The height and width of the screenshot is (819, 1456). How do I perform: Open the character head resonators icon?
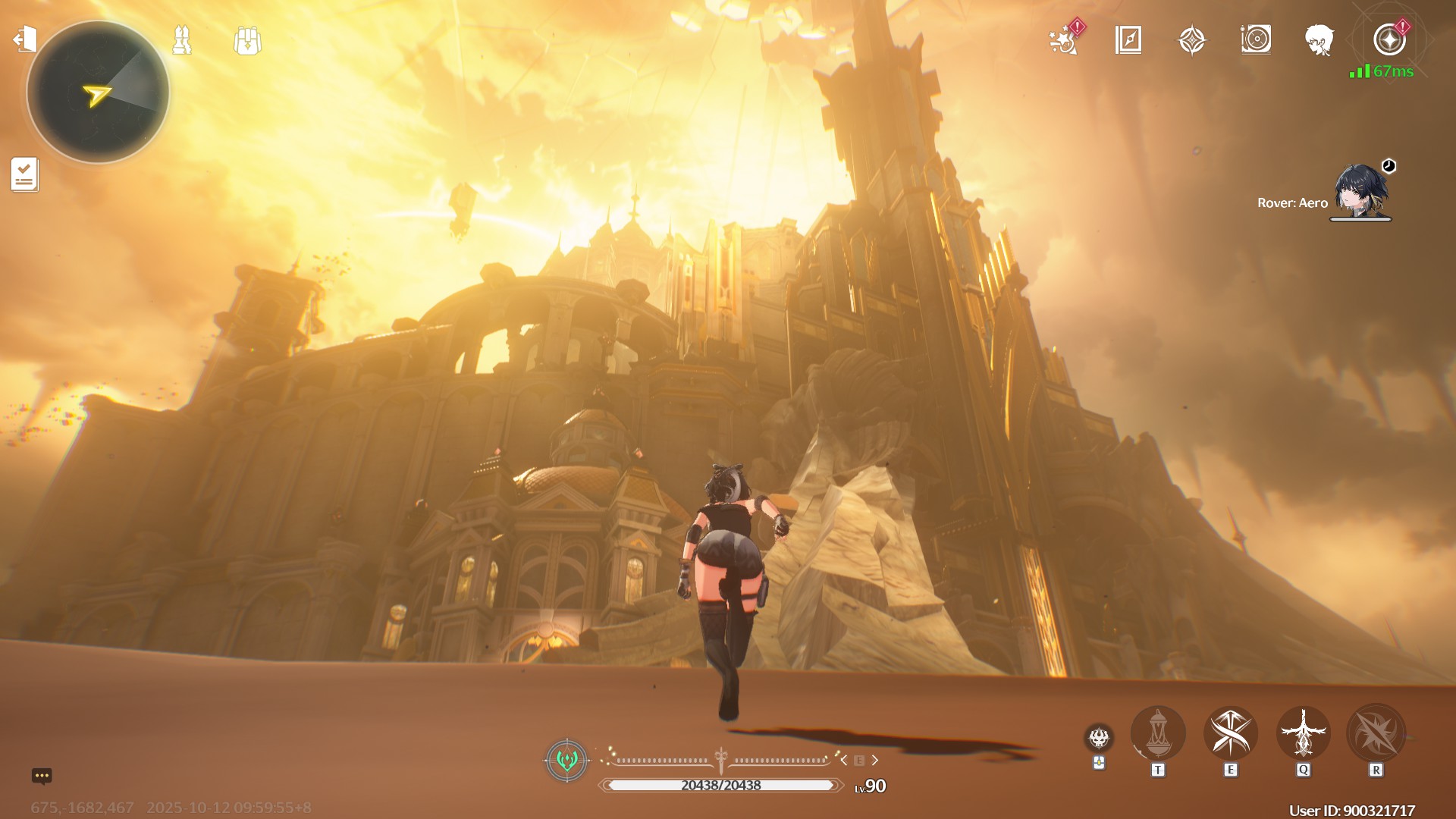[x=1319, y=39]
